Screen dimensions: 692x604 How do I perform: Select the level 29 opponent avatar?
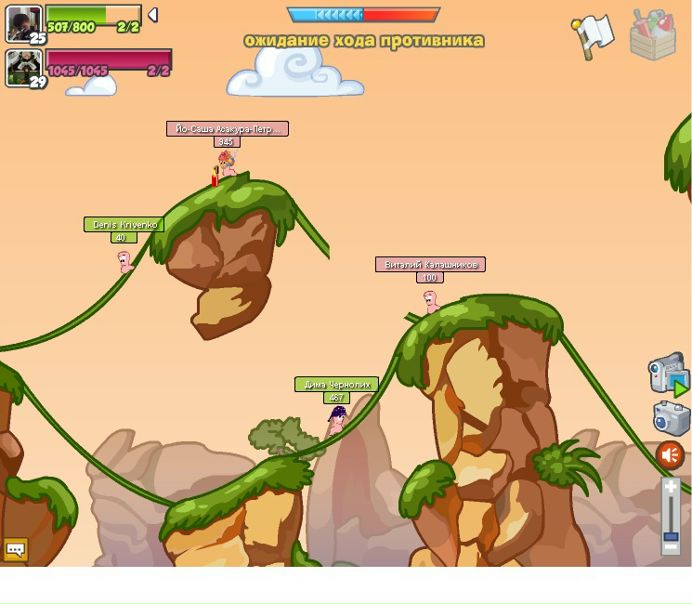pos(24,68)
